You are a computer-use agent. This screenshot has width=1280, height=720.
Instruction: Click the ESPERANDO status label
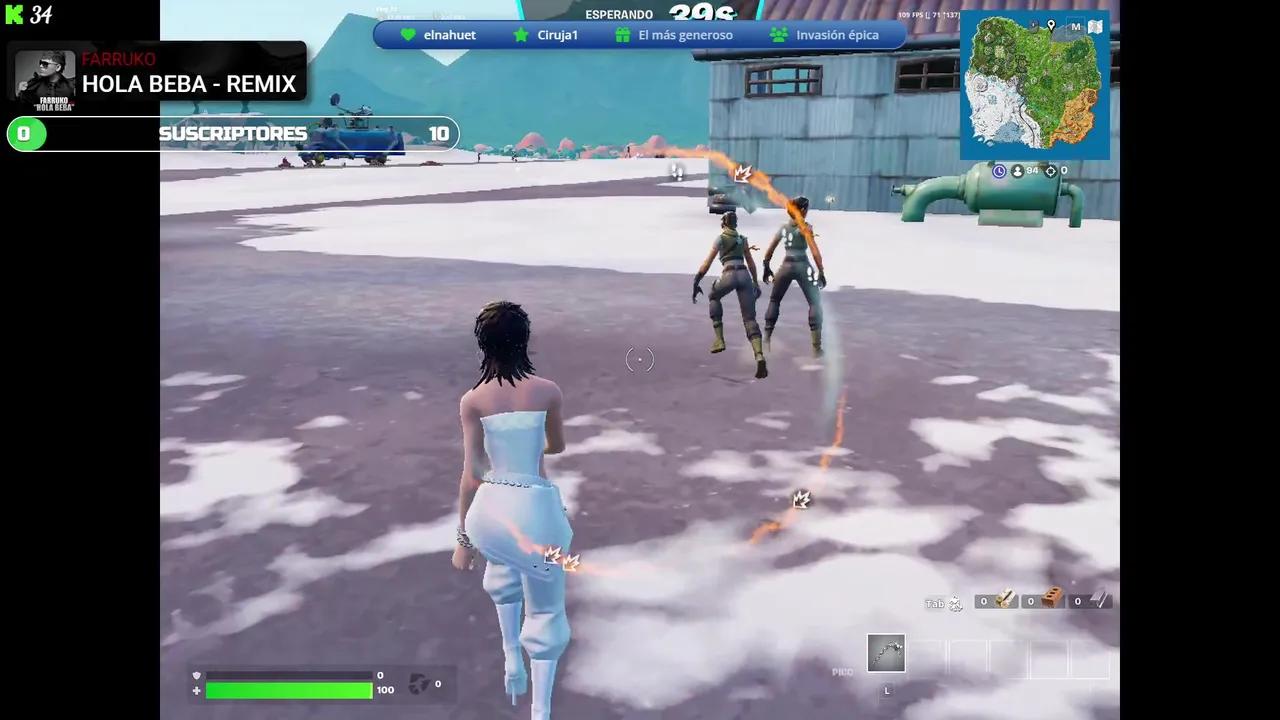[x=618, y=14]
